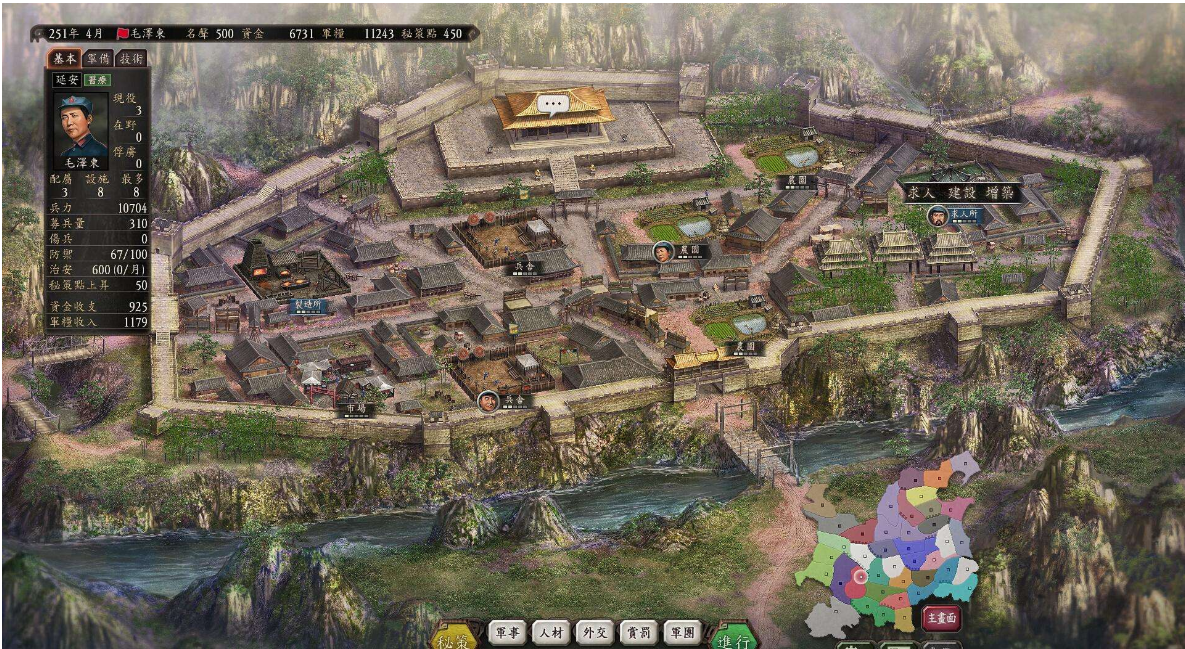The width and height of the screenshot is (1185, 649).
Task: Select the 基本 tab
Action: [x=65, y=59]
